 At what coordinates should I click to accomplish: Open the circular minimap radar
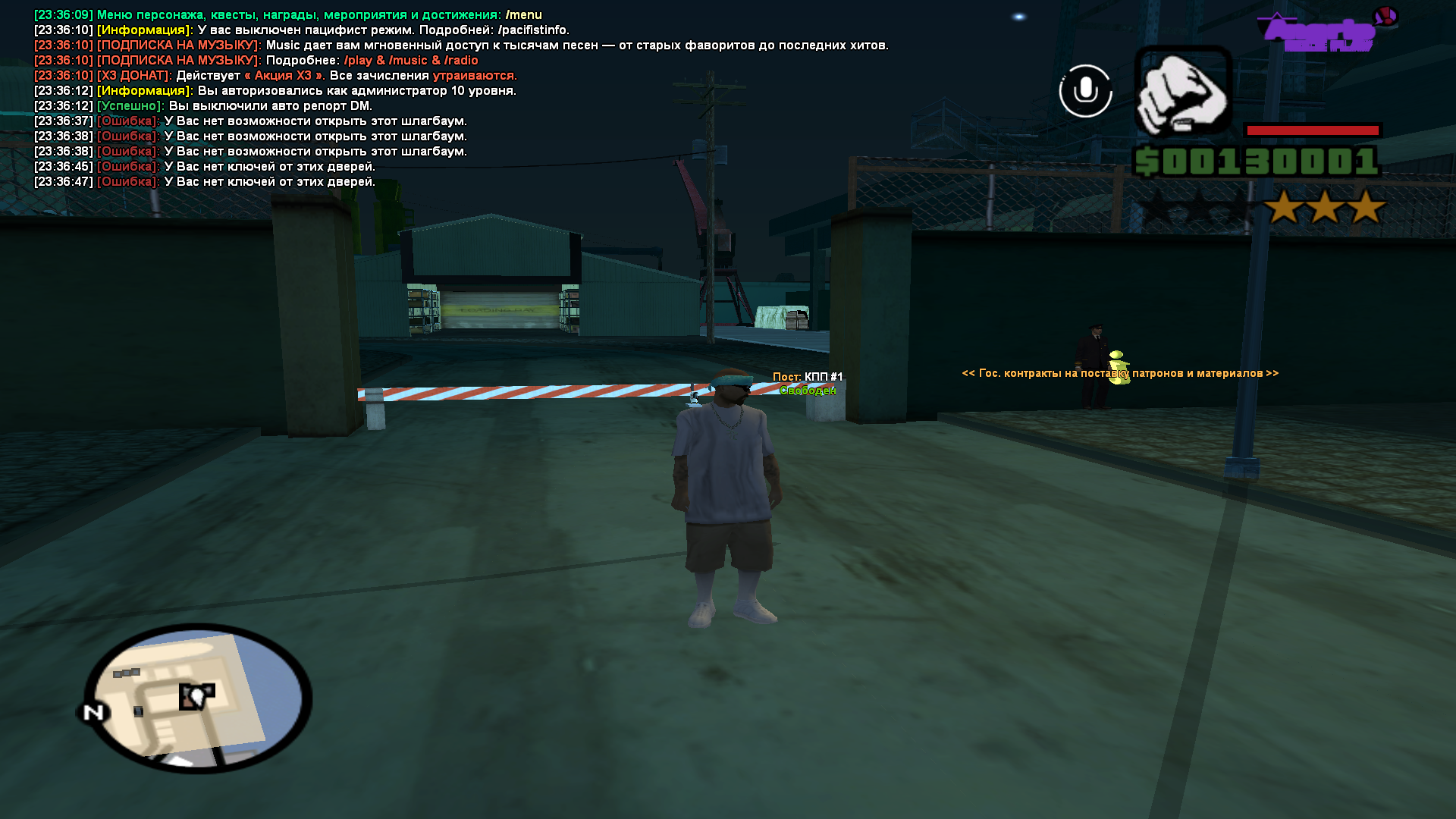pos(198,698)
